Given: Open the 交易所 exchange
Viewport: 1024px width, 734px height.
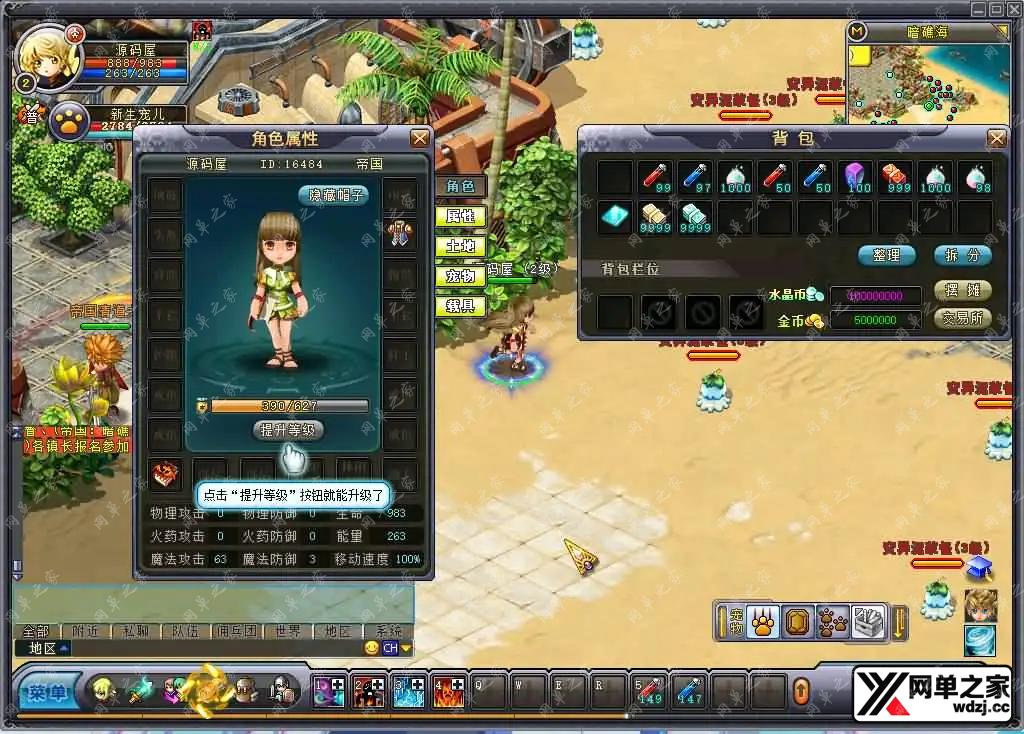Looking at the screenshot, I should (x=962, y=318).
